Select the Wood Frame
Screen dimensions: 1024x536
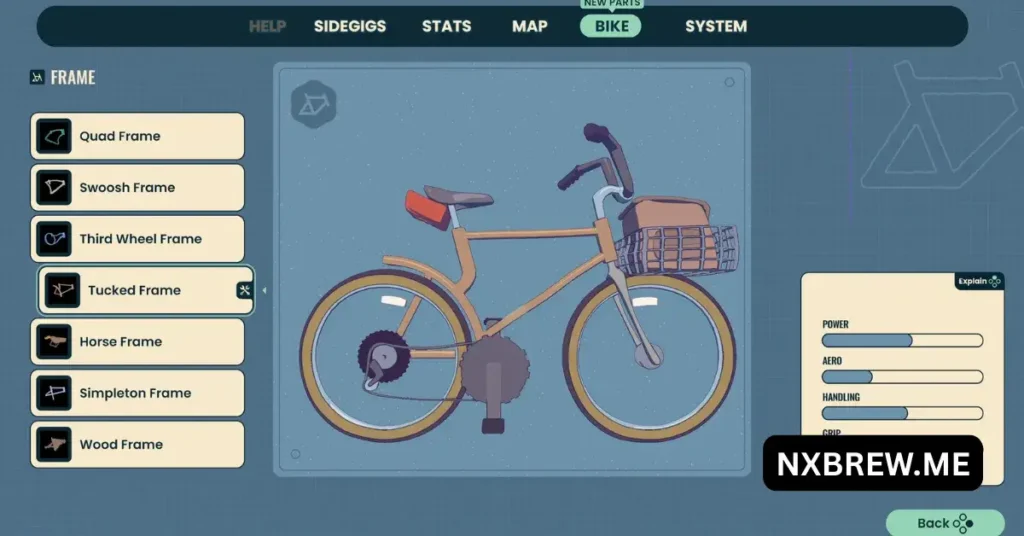click(x=138, y=445)
